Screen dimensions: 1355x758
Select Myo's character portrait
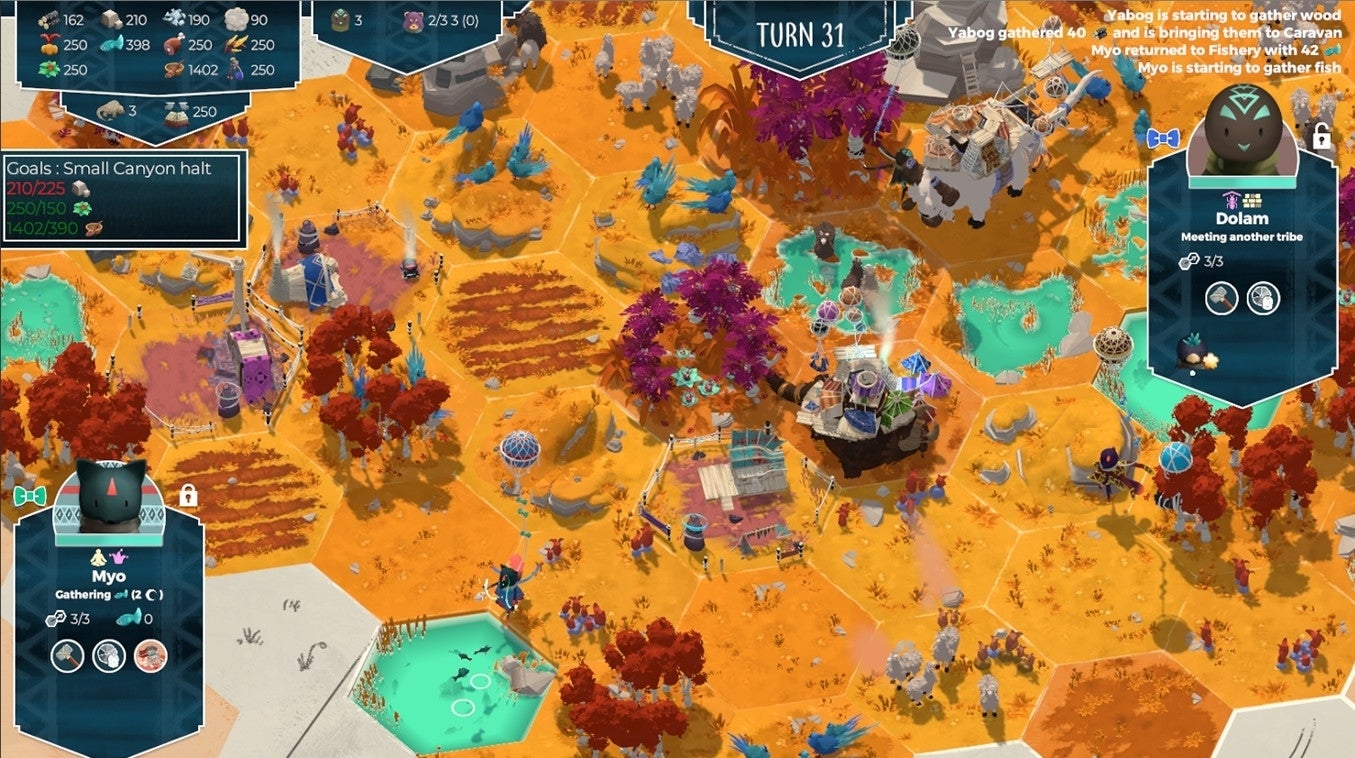[111, 494]
